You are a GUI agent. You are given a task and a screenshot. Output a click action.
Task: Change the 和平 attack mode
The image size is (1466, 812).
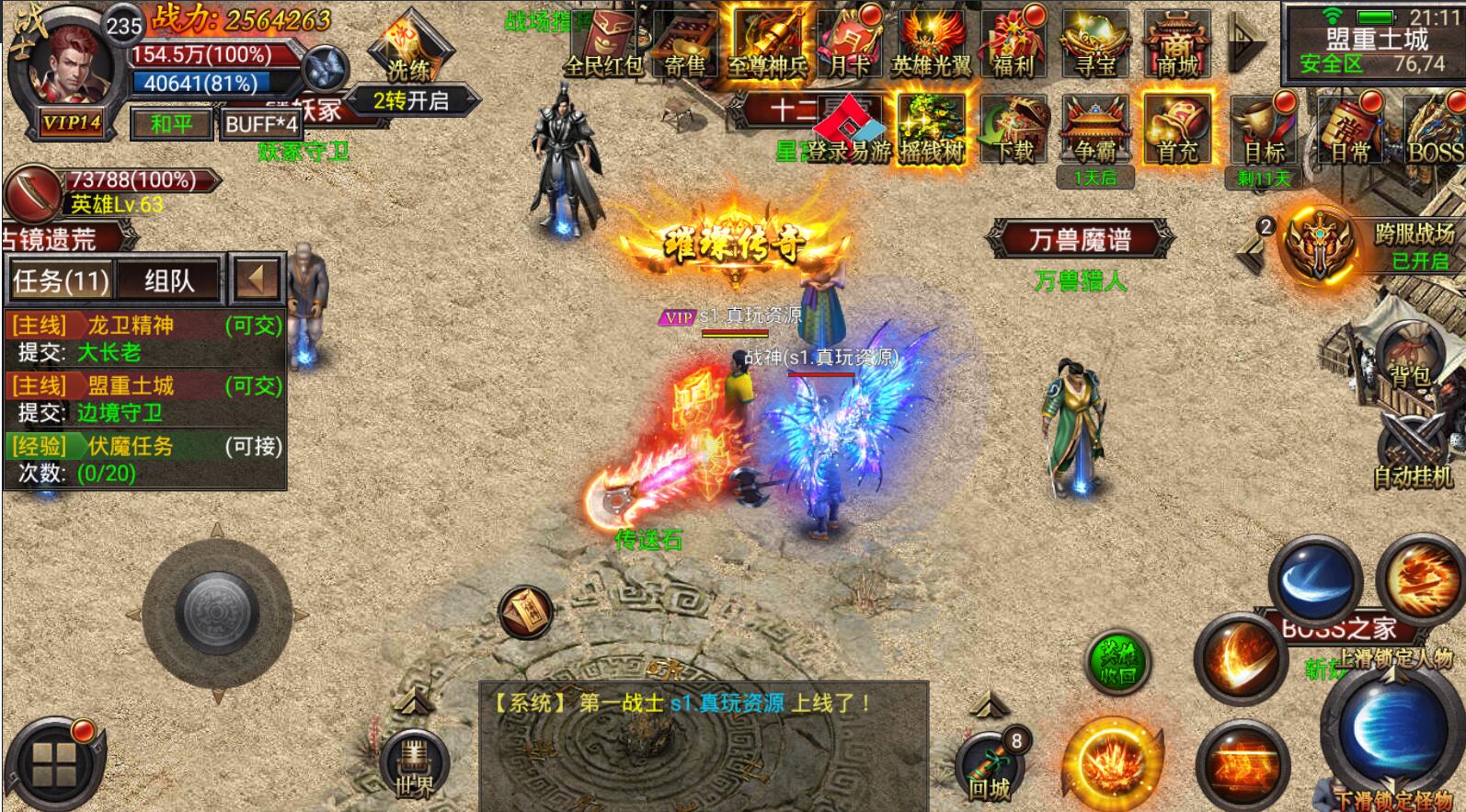click(171, 123)
